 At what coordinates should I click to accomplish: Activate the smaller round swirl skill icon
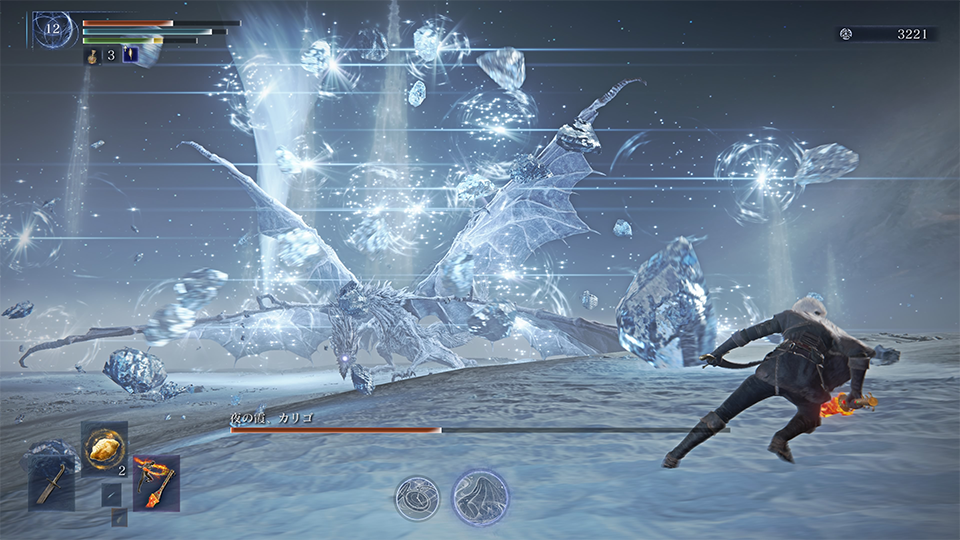click(x=416, y=497)
